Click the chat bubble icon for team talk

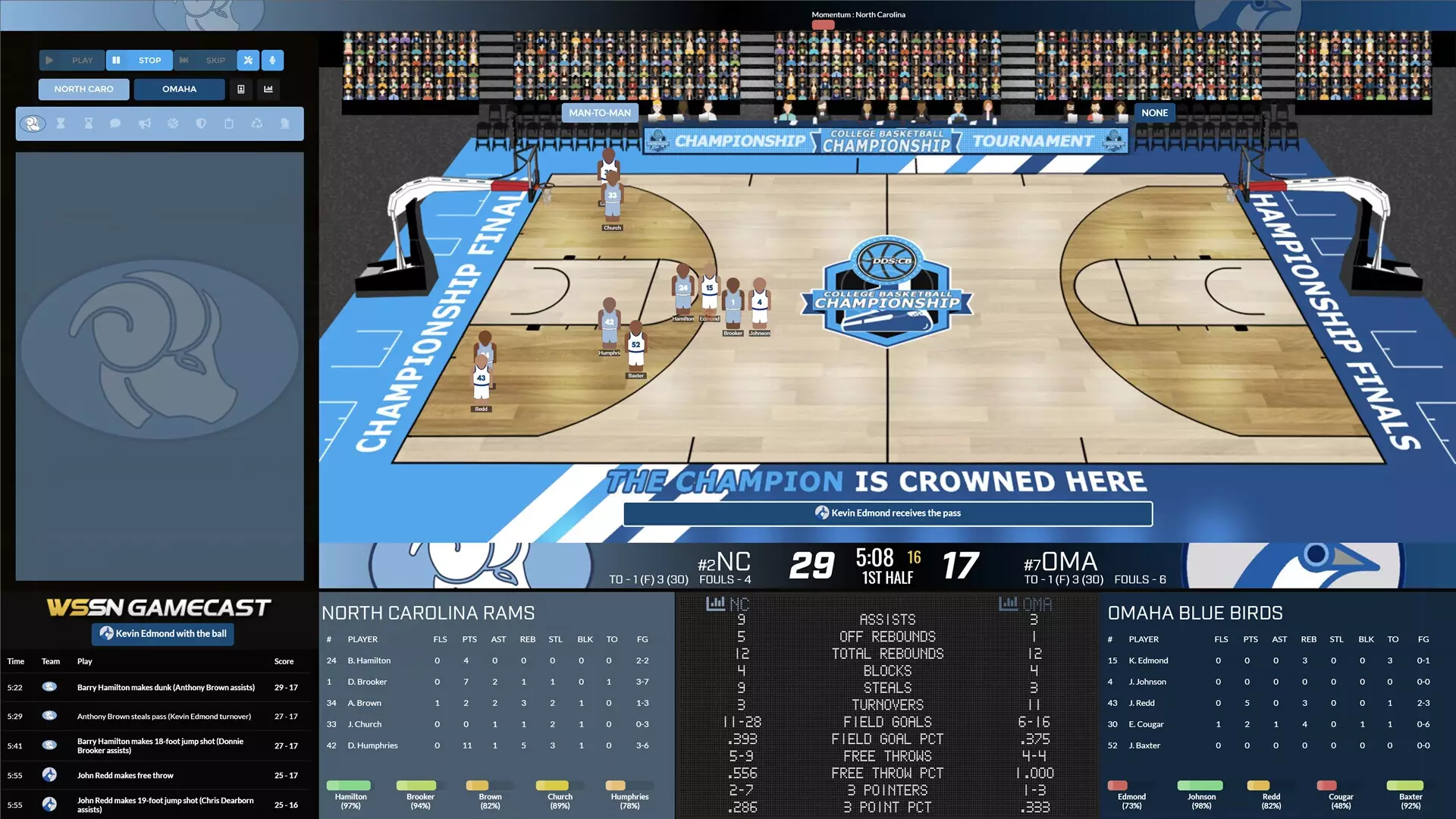pos(116,124)
